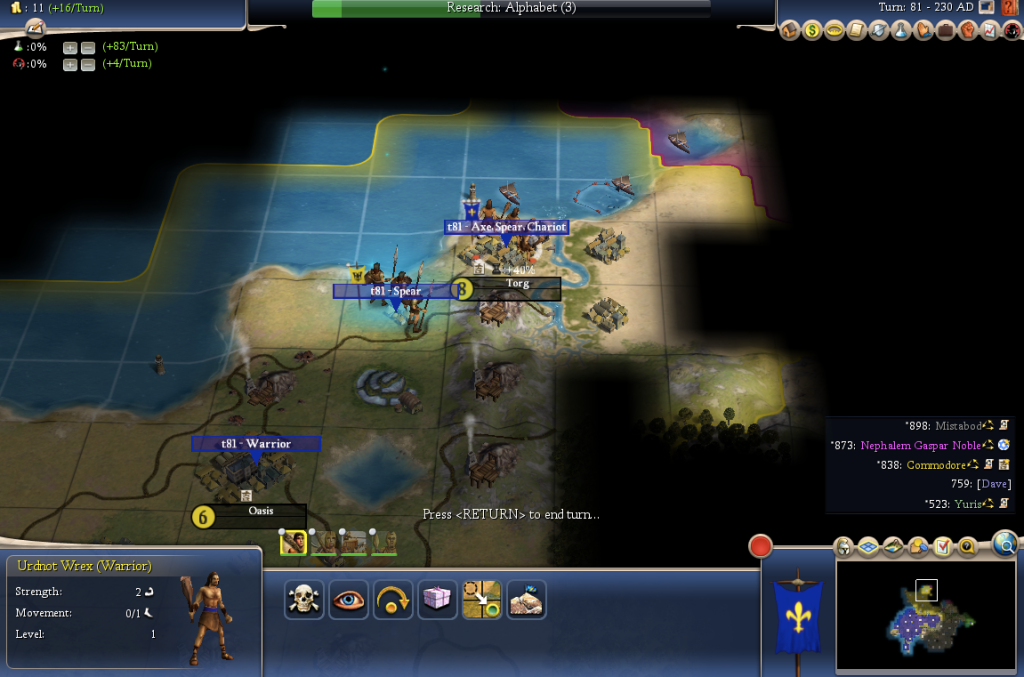Viewport: 1024px width, 677px height.
Task: Open the globe view magnifier icon
Action: [1006, 543]
